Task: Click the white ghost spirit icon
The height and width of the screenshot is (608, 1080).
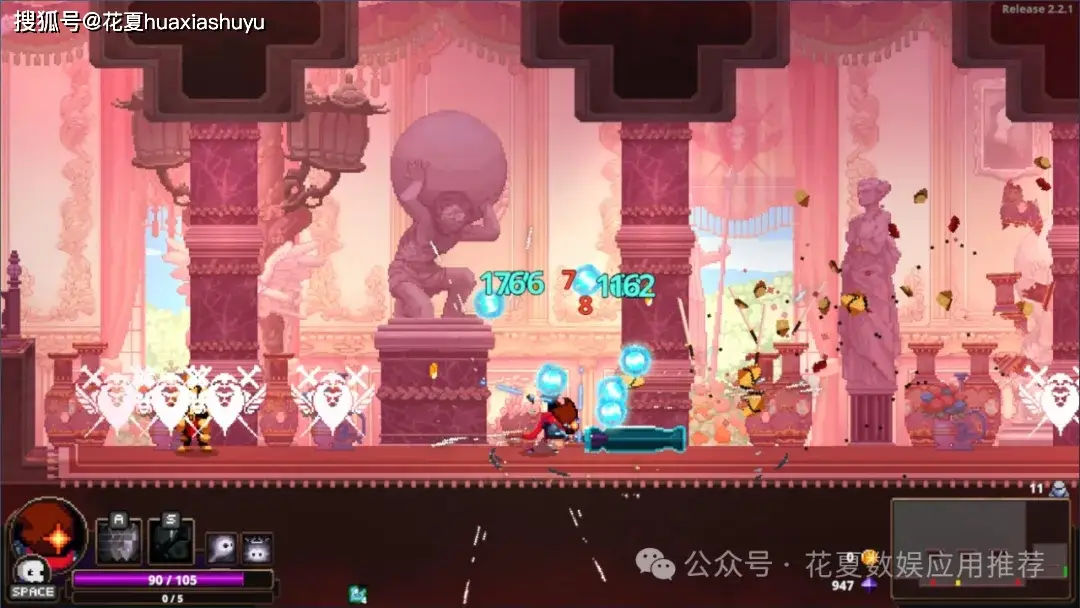Action: click(221, 547)
